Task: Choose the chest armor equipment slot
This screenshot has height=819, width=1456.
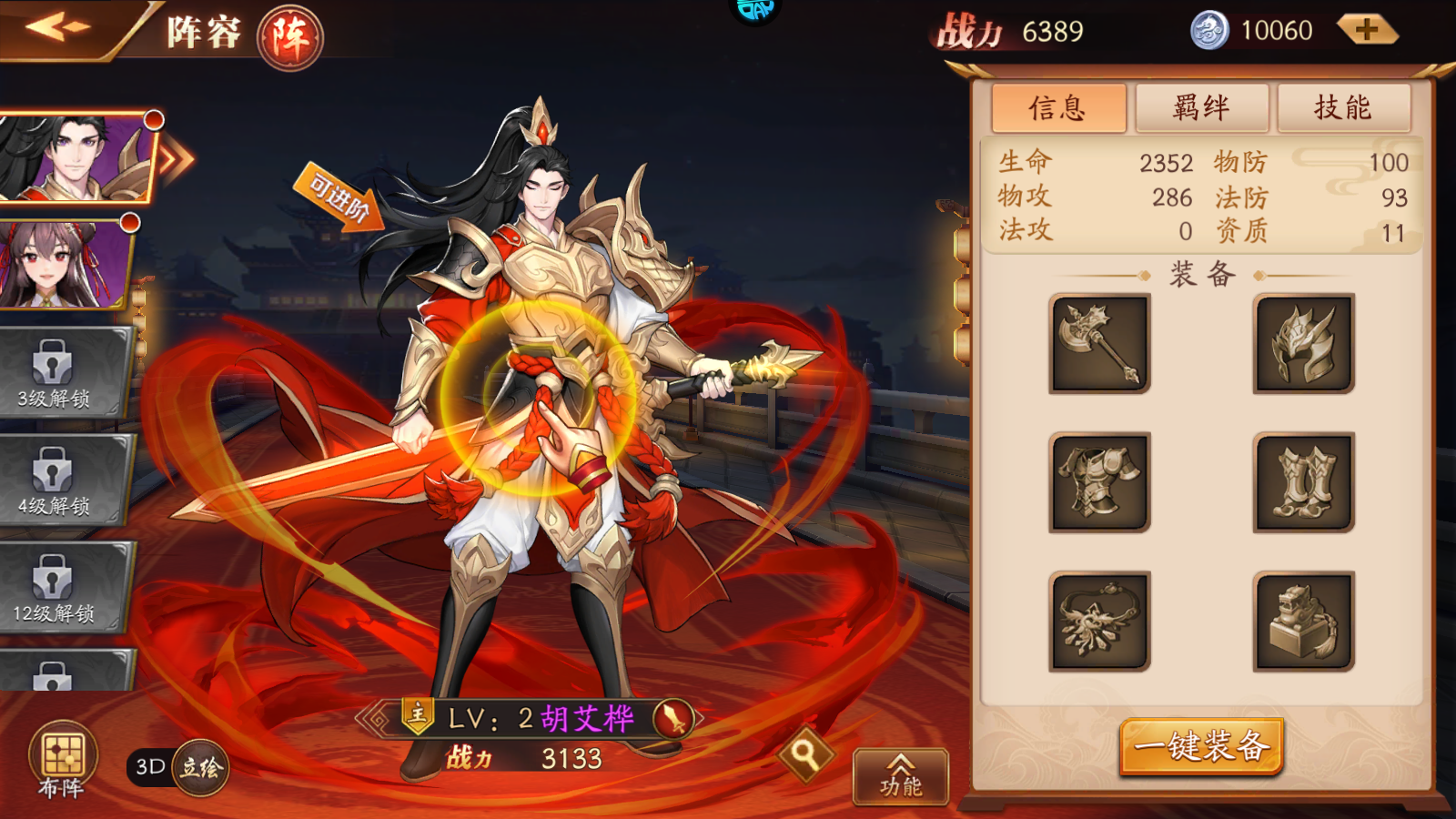Action: pos(1099,482)
